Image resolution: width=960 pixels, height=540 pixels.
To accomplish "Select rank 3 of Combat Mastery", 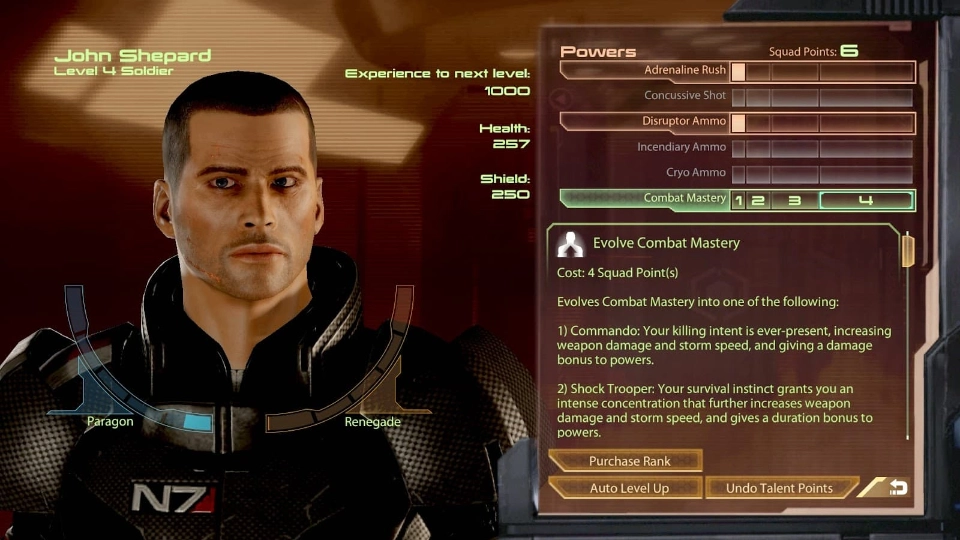I will click(794, 200).
